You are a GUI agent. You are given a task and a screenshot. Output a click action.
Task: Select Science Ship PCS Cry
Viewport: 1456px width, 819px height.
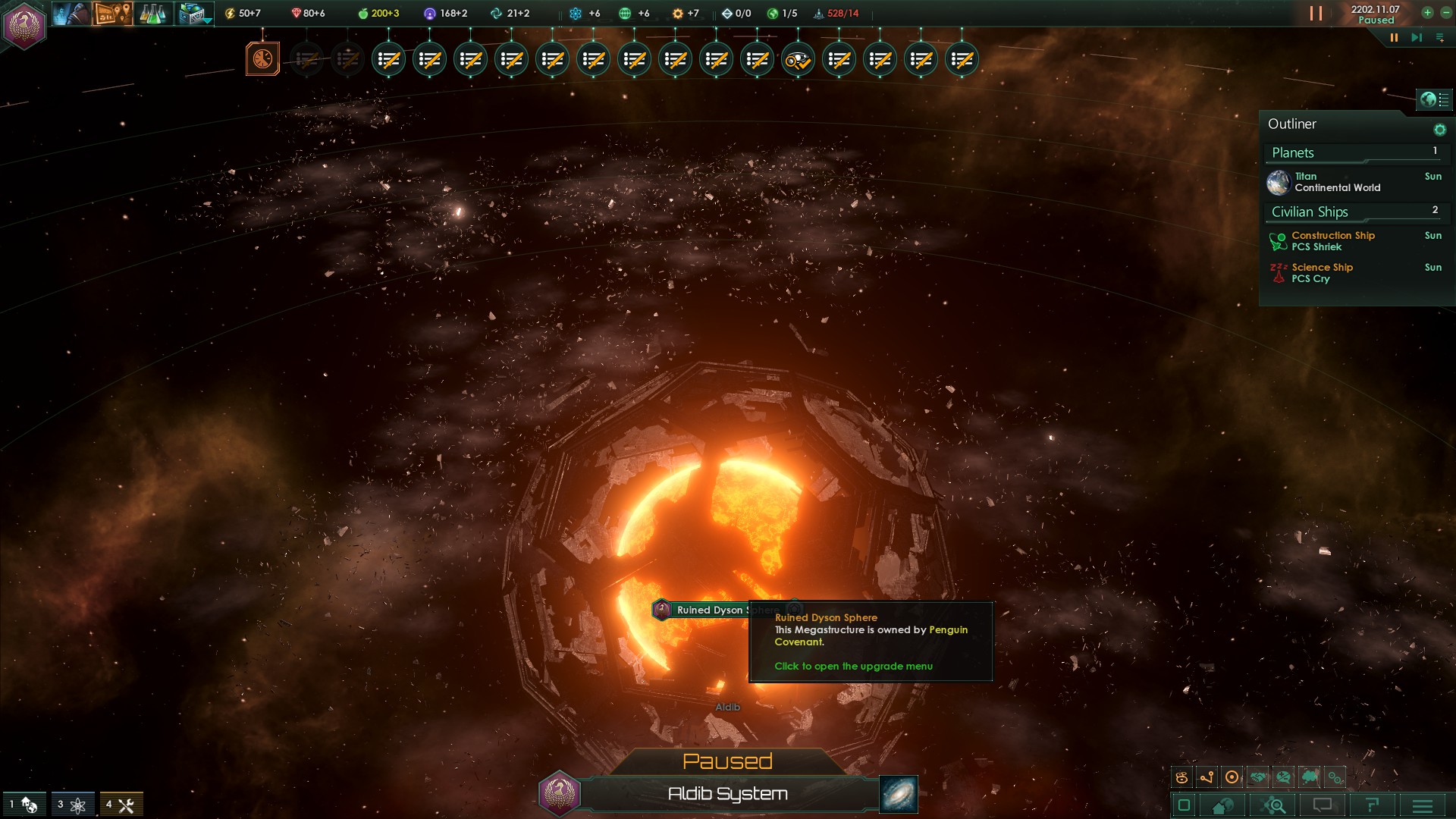(x=1322, y=273)
